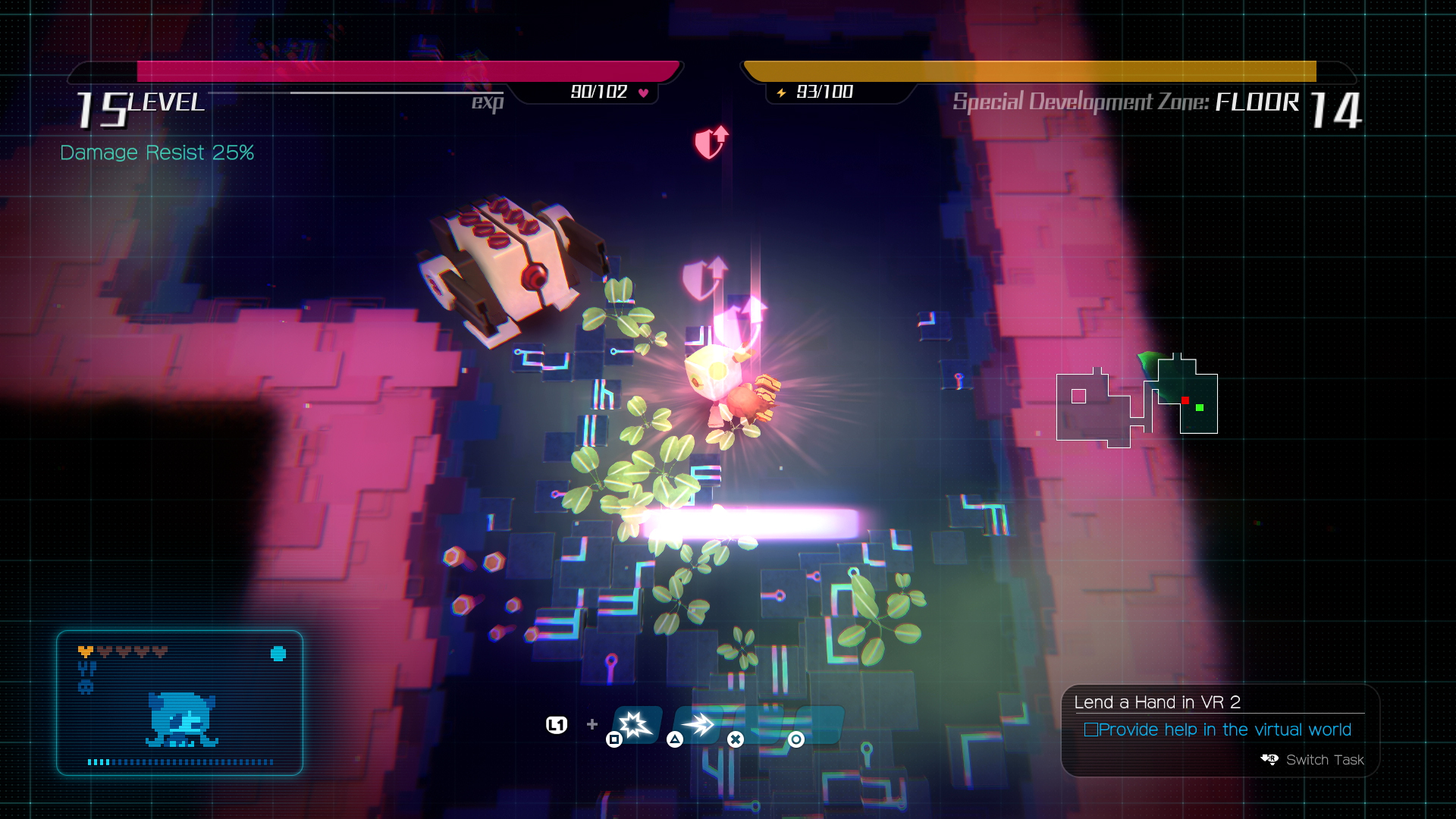Activate the starburst explosion skill

click(635, 724)
